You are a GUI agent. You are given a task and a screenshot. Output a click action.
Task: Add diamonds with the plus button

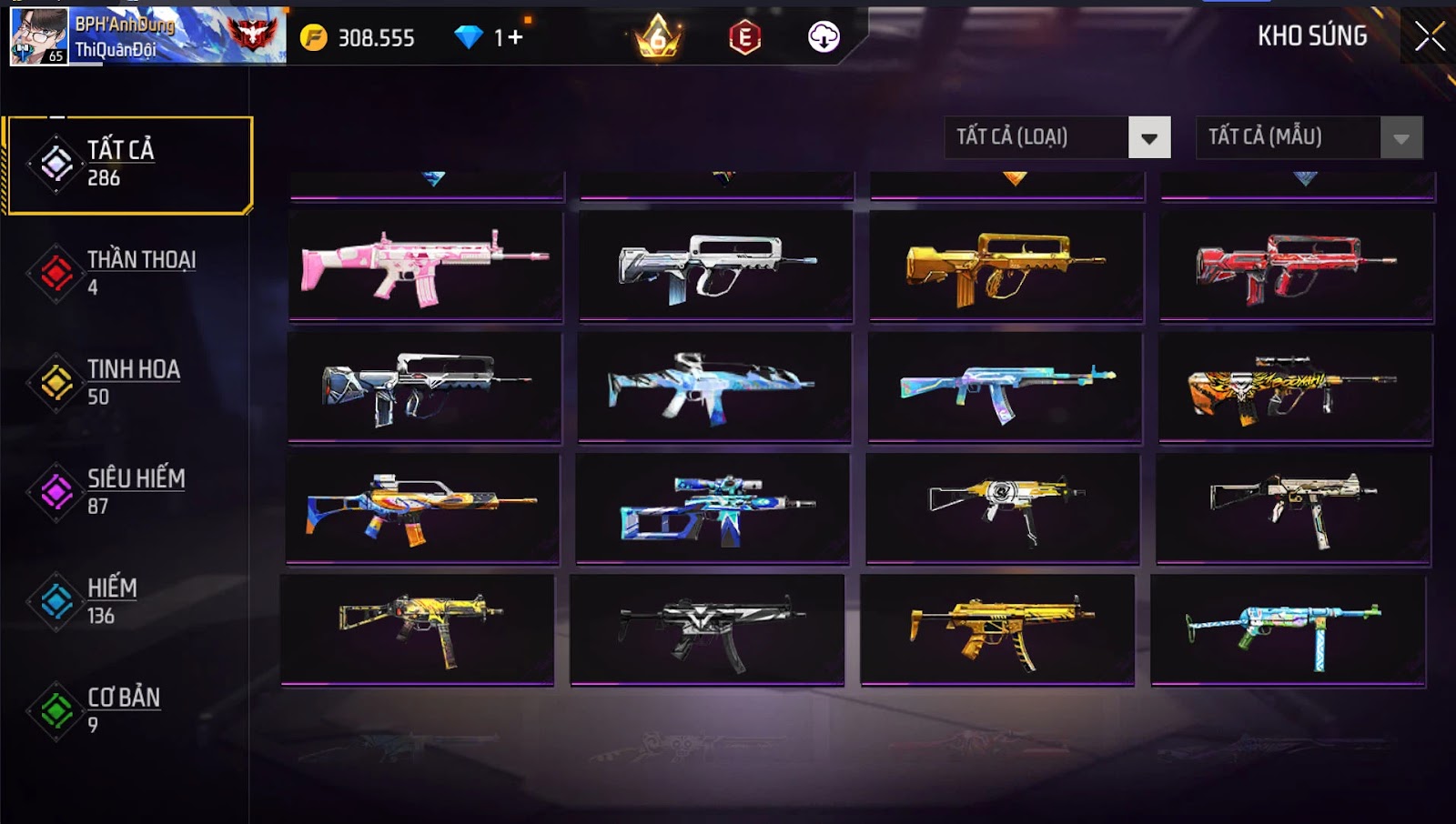515,37
